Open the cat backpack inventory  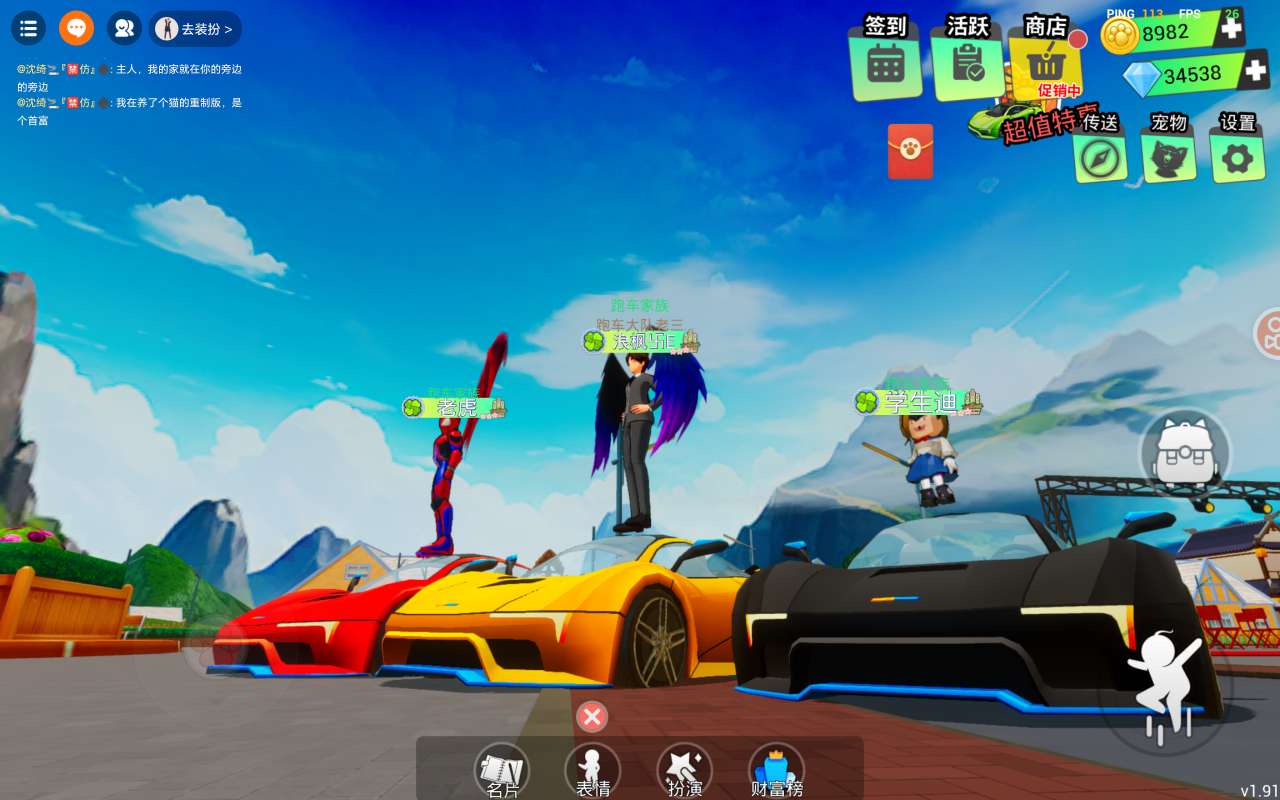tap(1185, 455)
